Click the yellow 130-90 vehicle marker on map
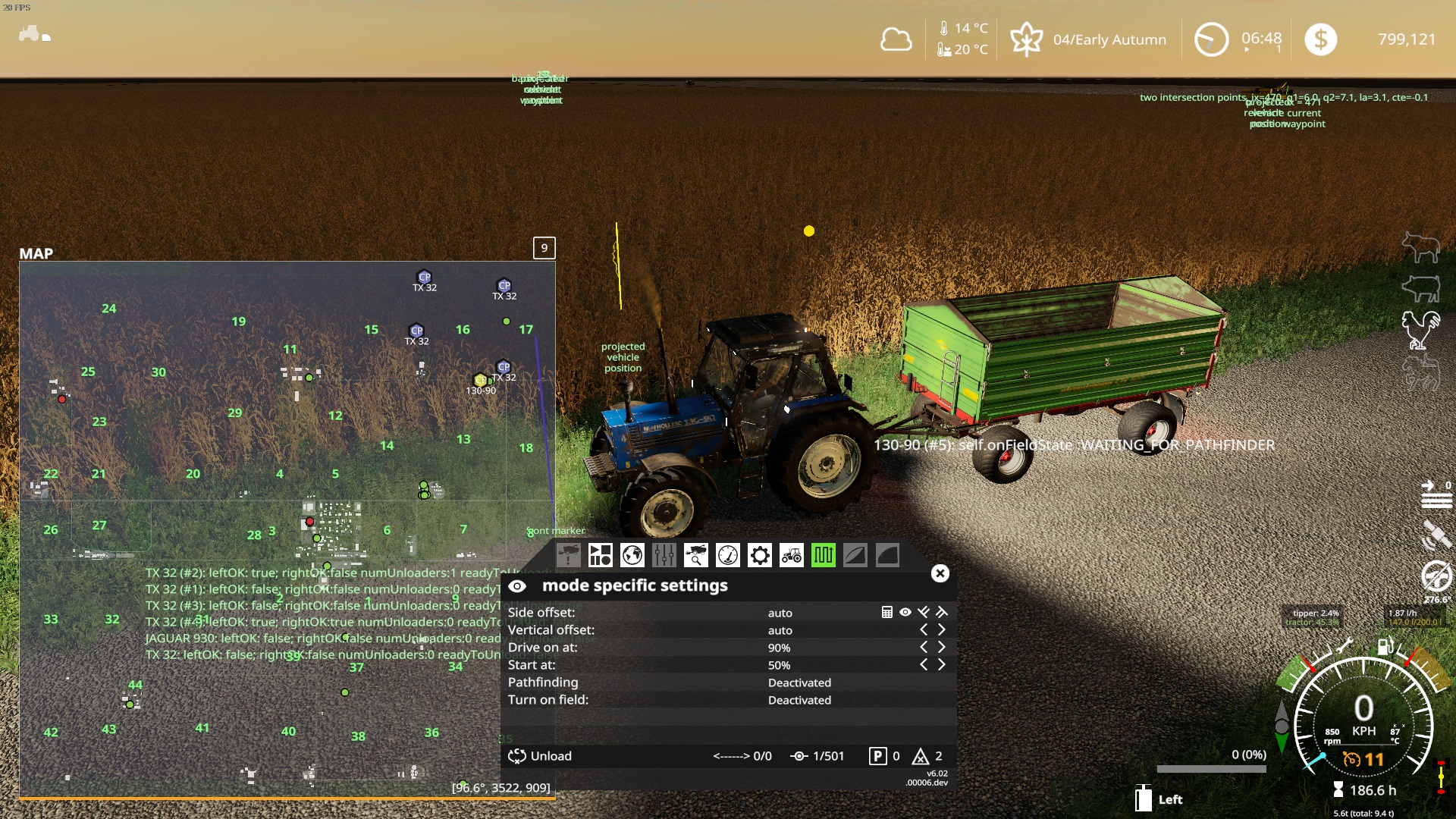This screenshot has height=819, width=1456. point(480,380)
